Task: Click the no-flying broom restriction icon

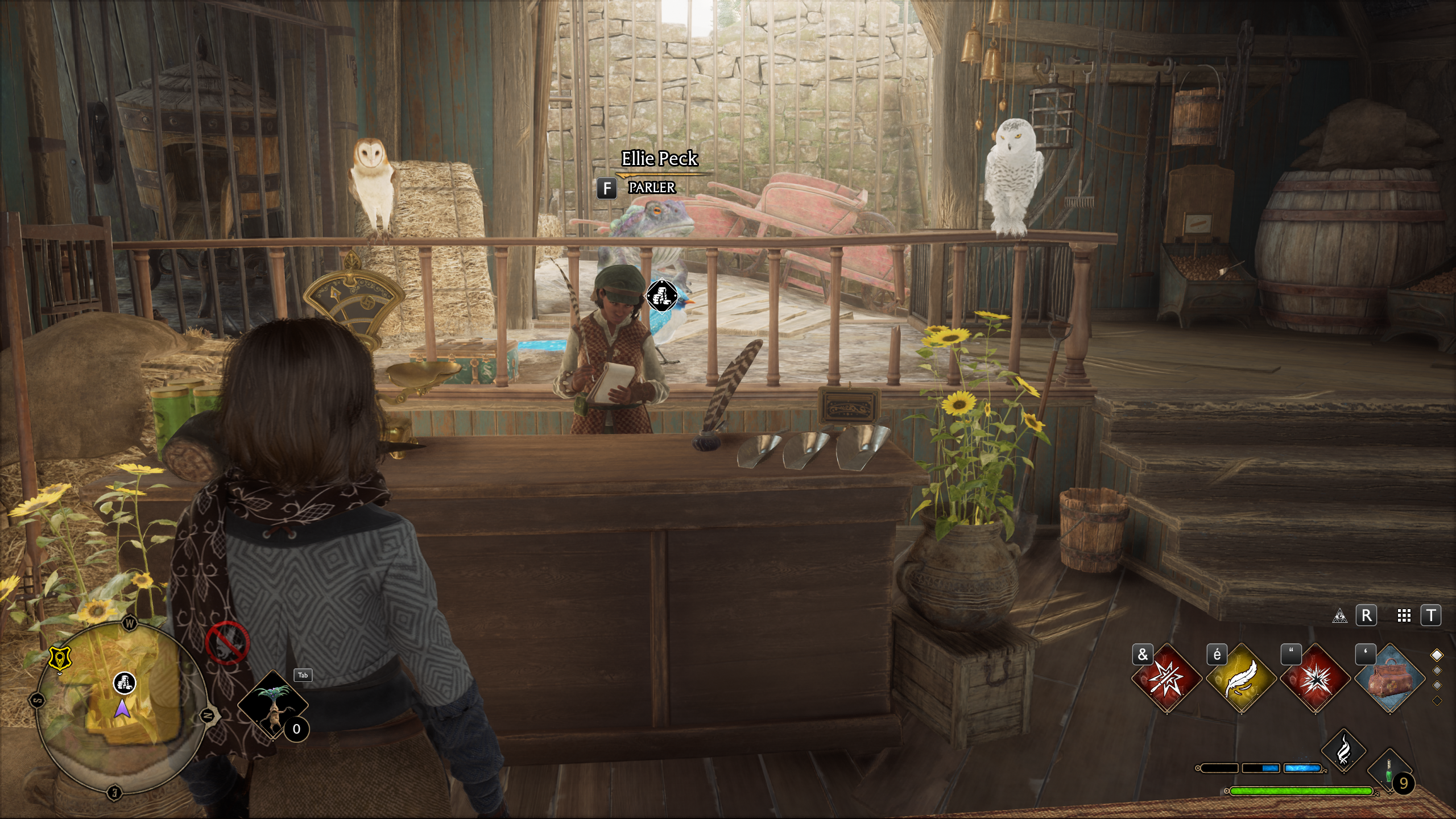Action: coord(227,643)
